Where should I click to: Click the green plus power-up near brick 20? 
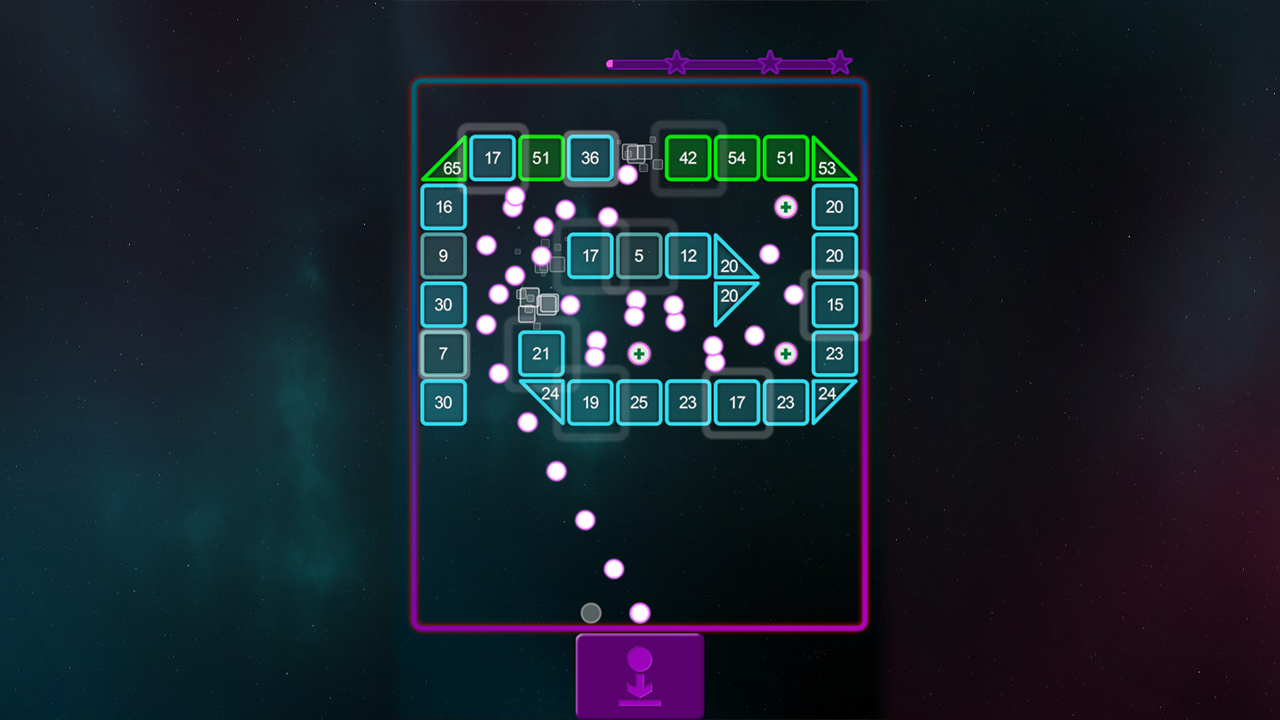click(x=786, y=207)
